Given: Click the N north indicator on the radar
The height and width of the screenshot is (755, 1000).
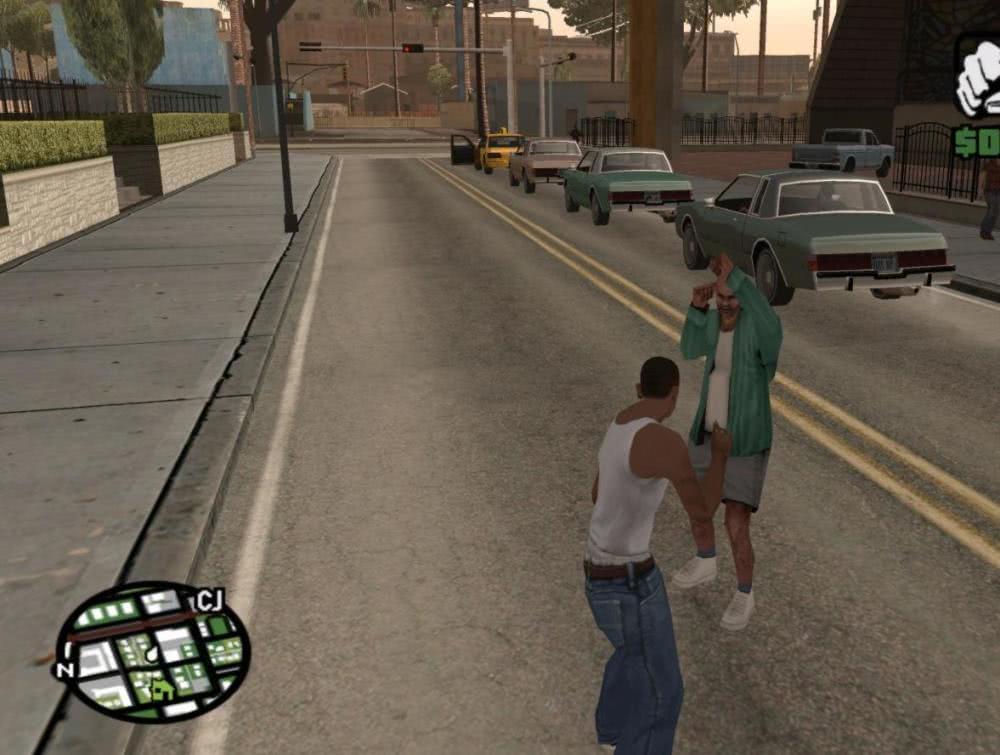Looking at the screenshot, I should tap(66, 670).
